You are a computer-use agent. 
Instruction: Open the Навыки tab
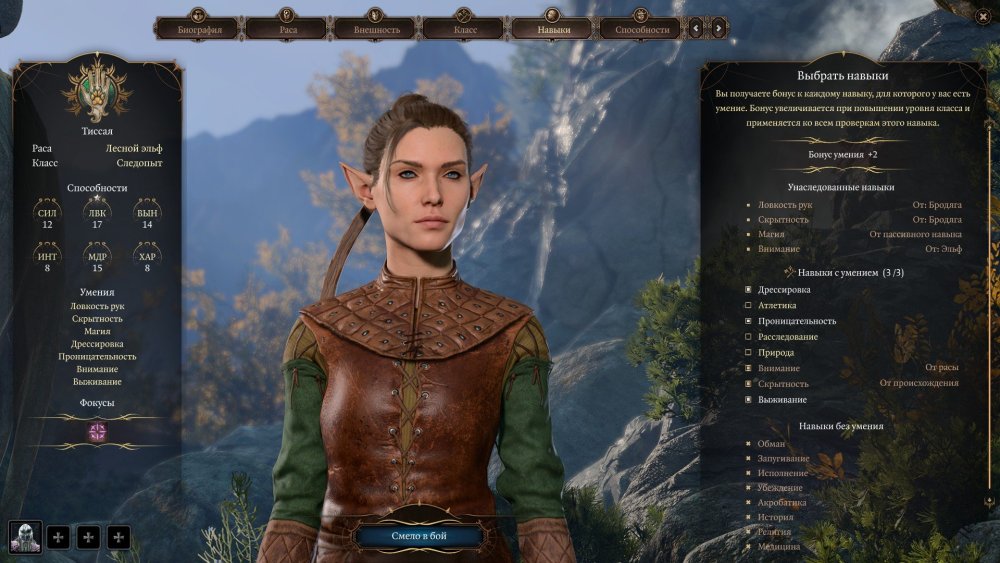coord(553,29)
